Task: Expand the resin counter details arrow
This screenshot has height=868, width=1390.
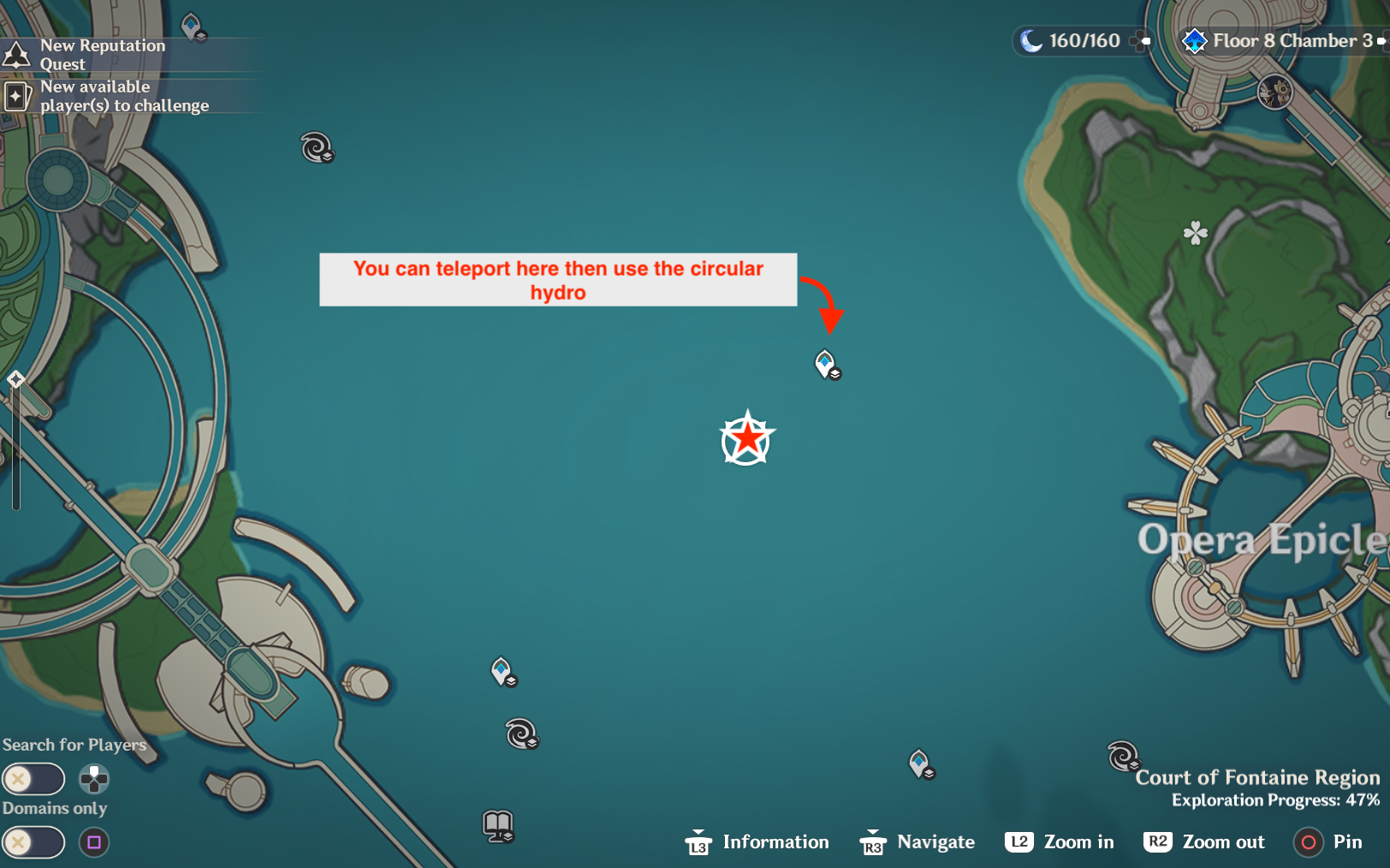Action: 1141,41
